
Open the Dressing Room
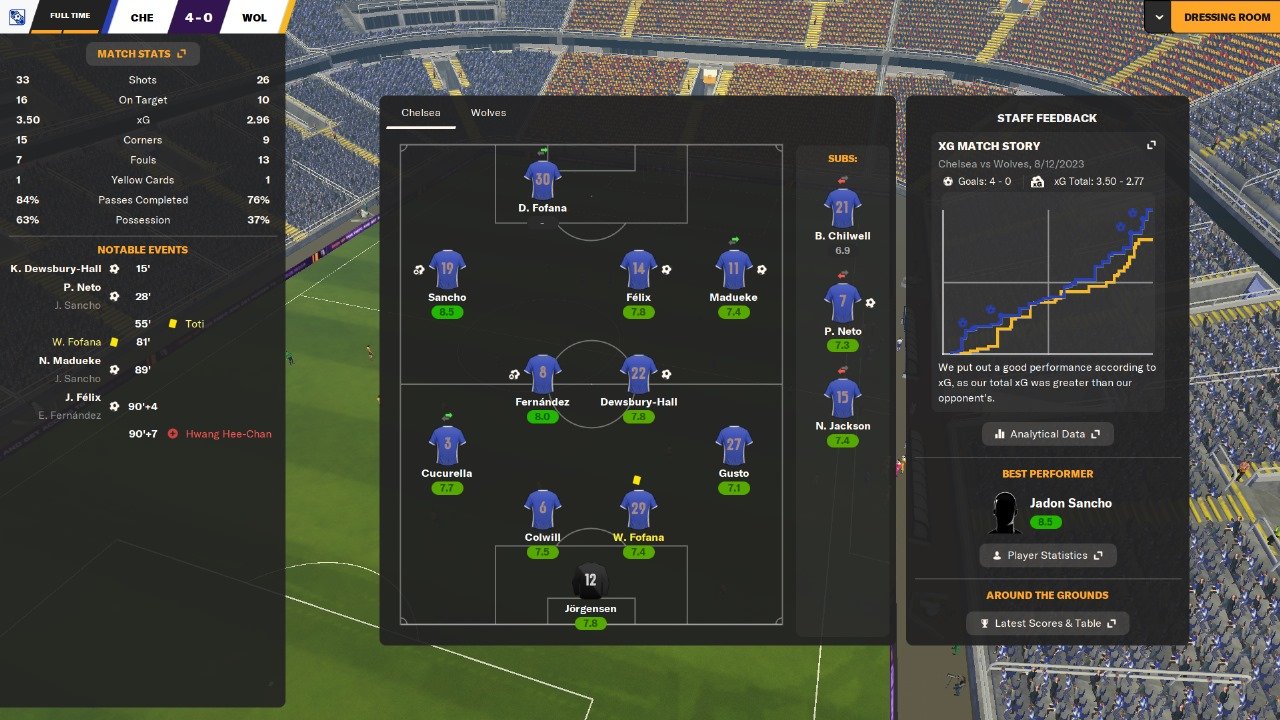(x=1226, y=17)
